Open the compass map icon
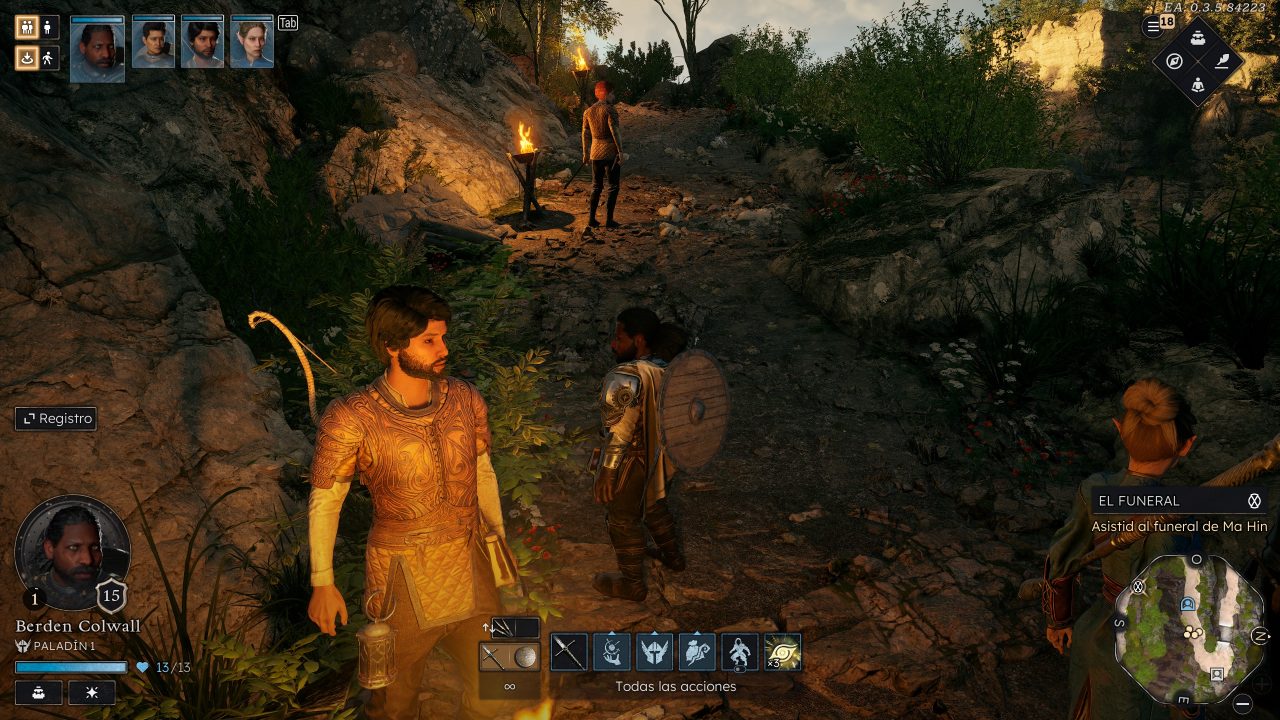Image resolution: width=1280 pixels, height=720 pixels. [1175, 61]
